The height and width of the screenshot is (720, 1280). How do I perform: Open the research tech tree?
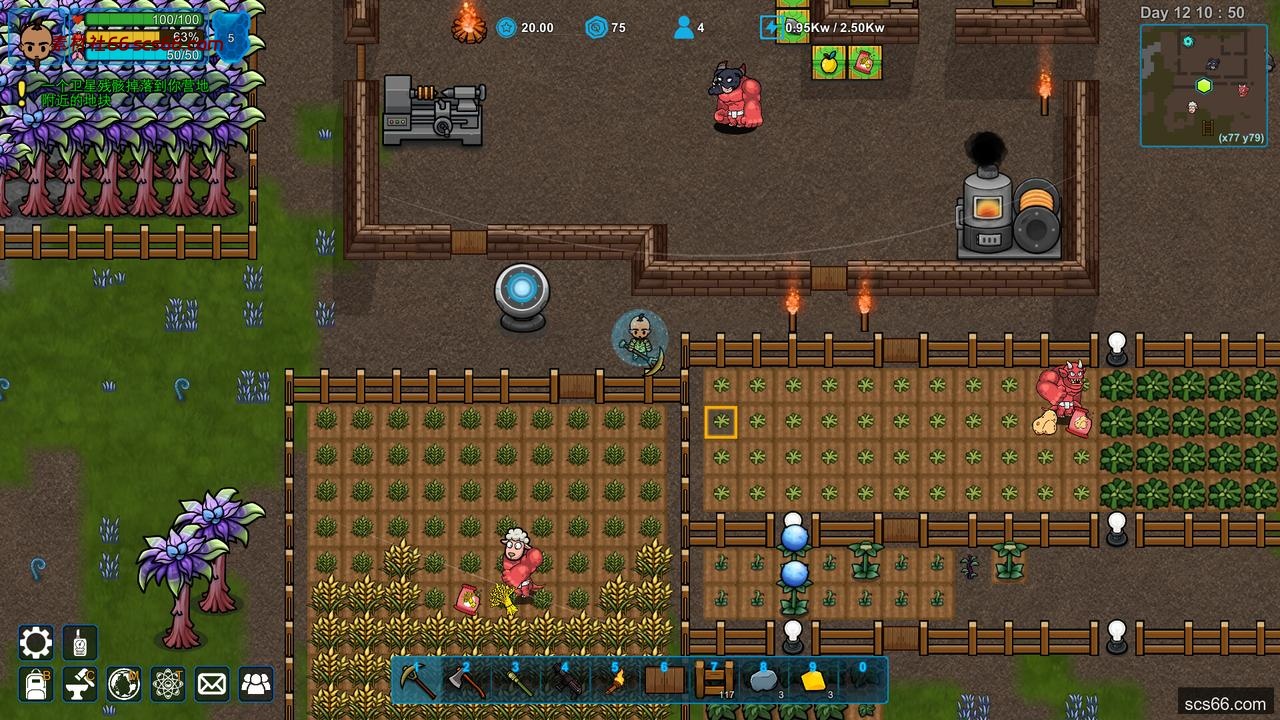coord(167,684)
